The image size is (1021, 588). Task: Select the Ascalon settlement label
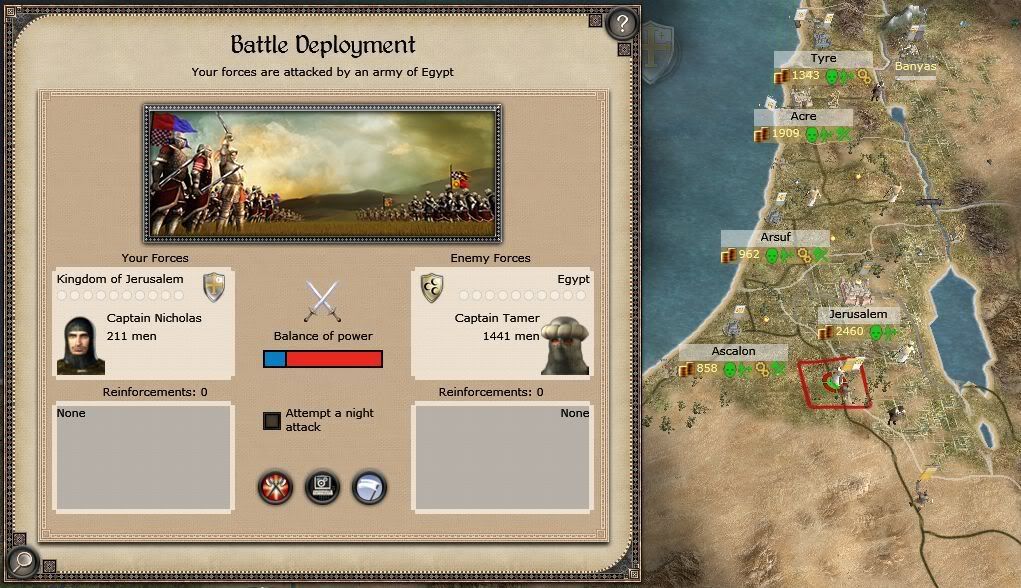coord(733,351)
